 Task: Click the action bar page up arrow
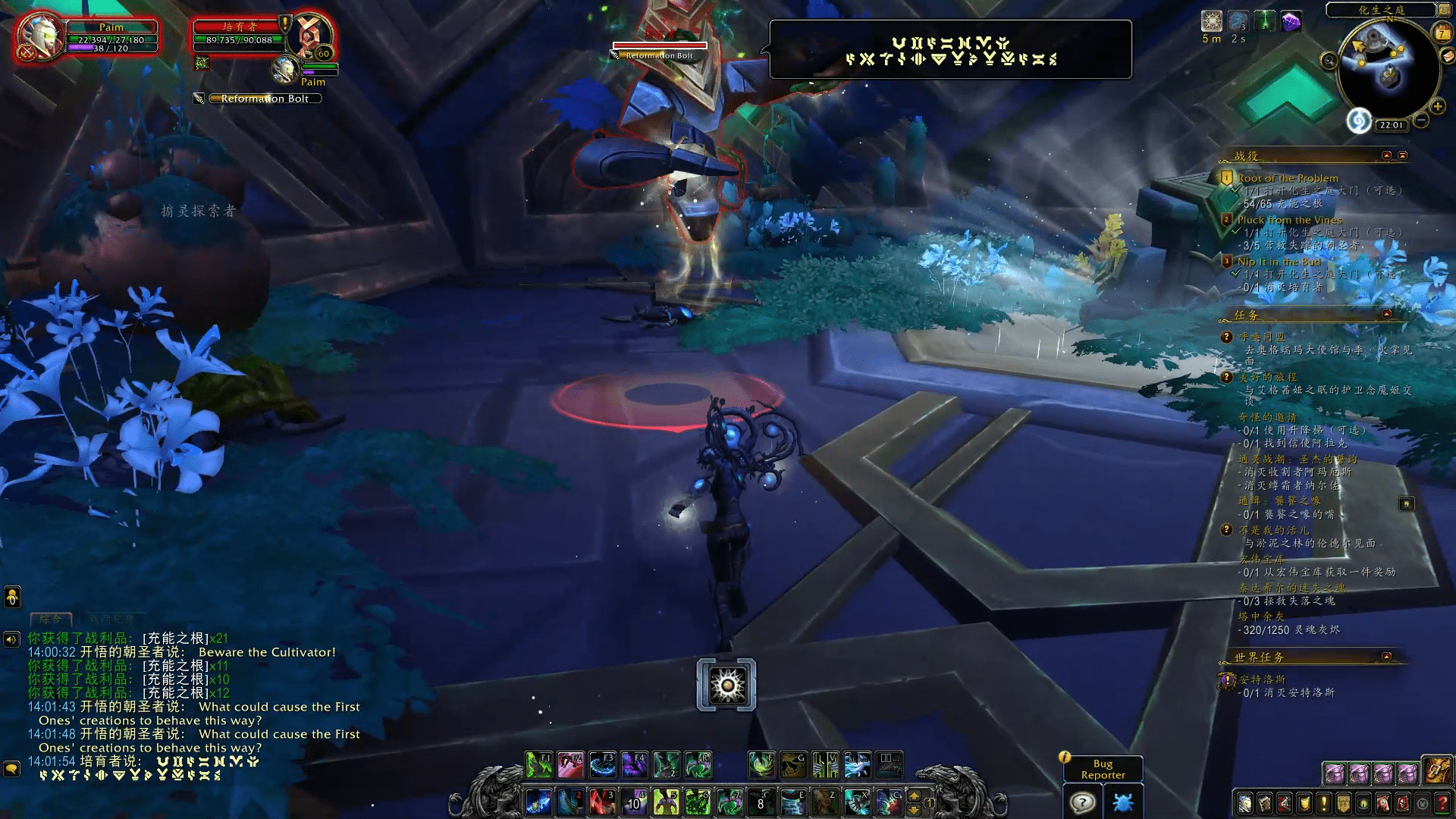click(x=914, y=796)
